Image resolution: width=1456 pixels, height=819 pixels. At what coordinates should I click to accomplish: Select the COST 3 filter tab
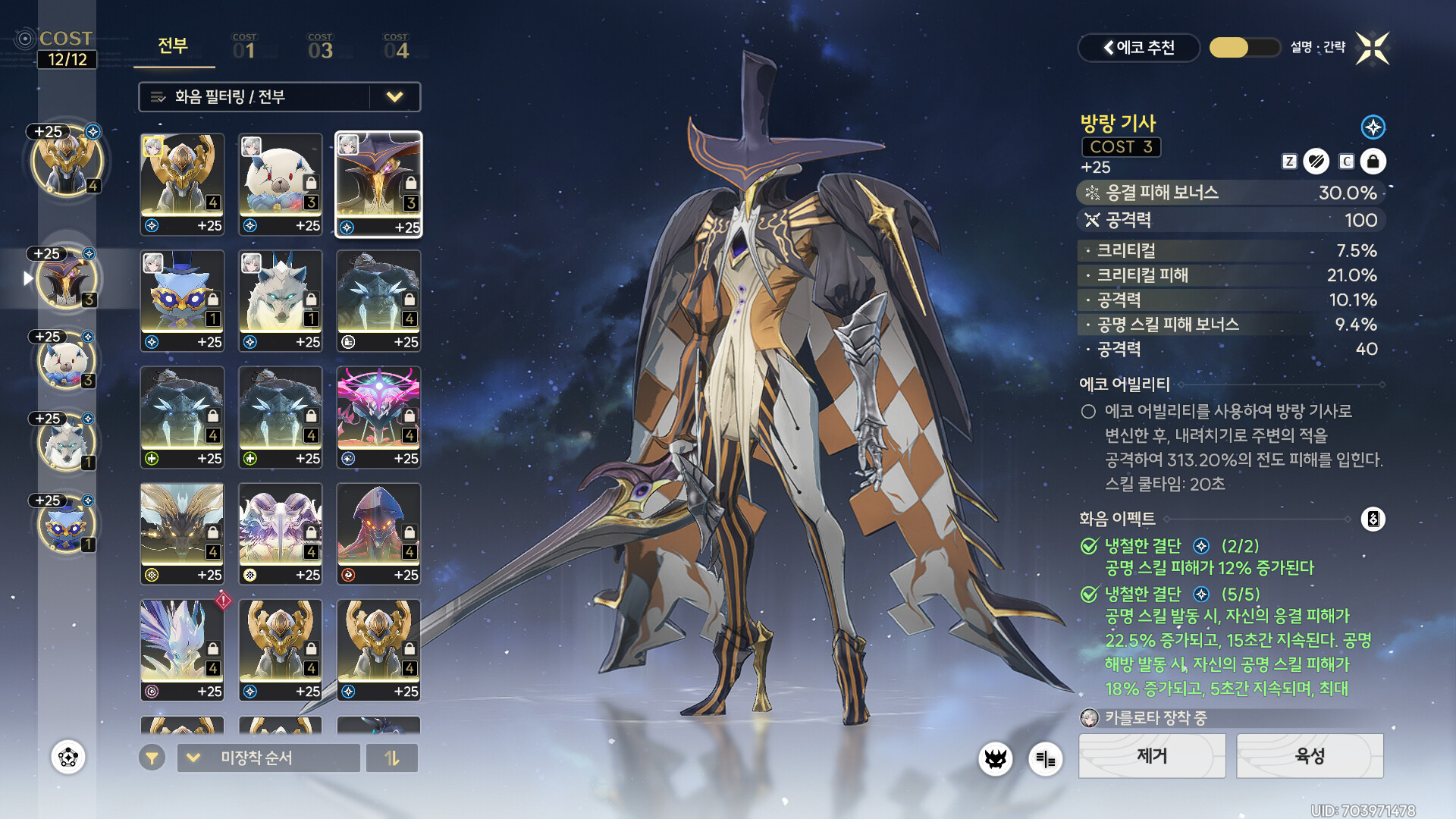(x=320, y=47)
